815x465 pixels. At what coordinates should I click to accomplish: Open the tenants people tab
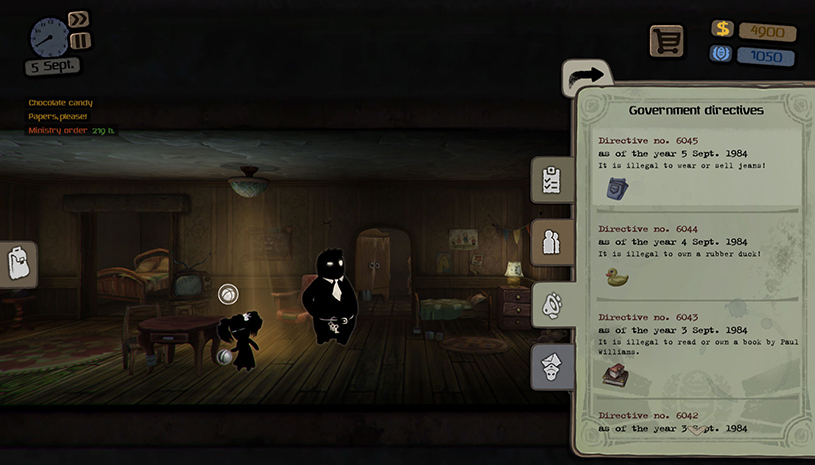coord(551,242)
